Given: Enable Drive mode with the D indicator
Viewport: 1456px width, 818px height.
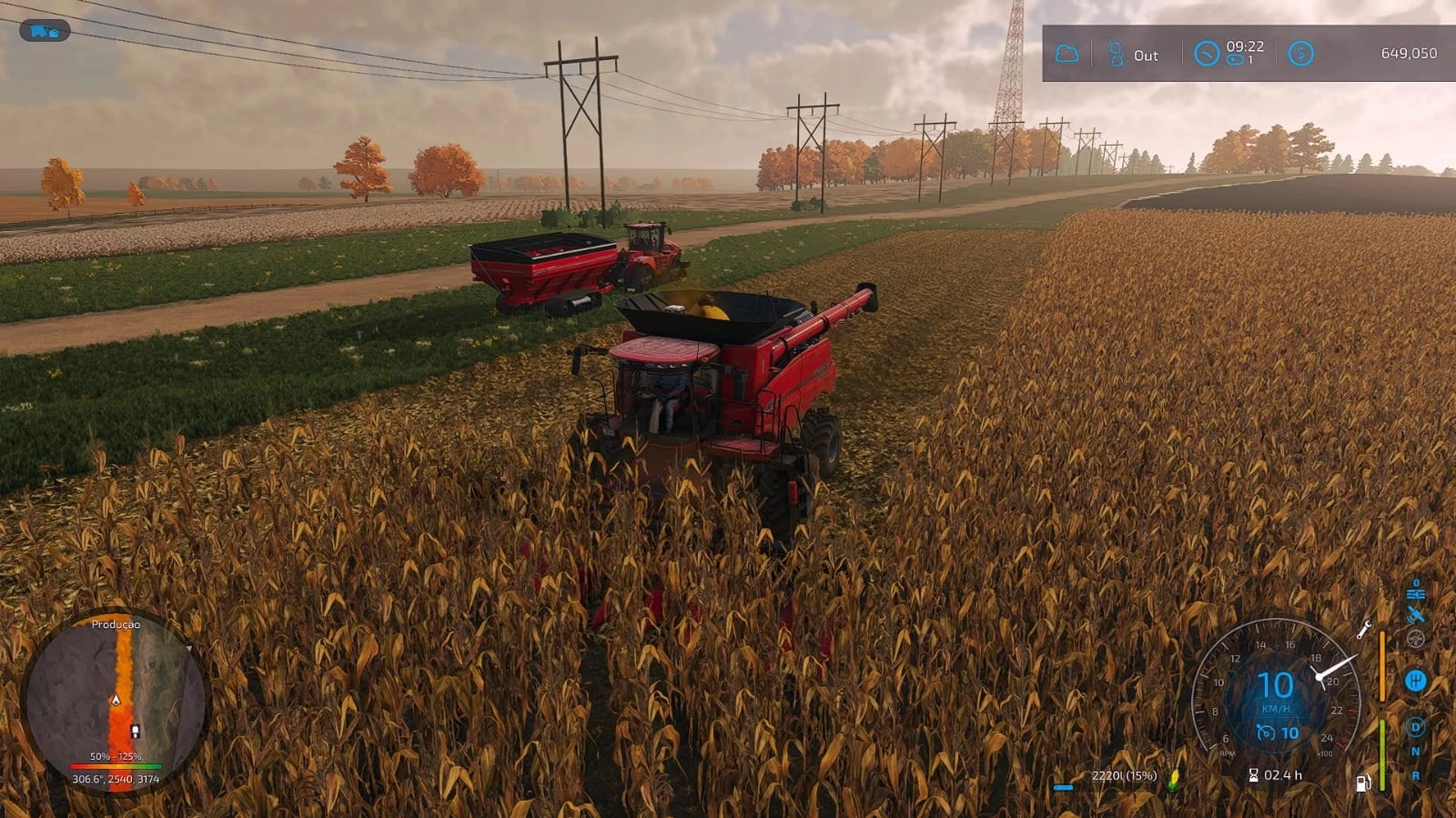Looking at the screenshot, I should [1415, 725].
